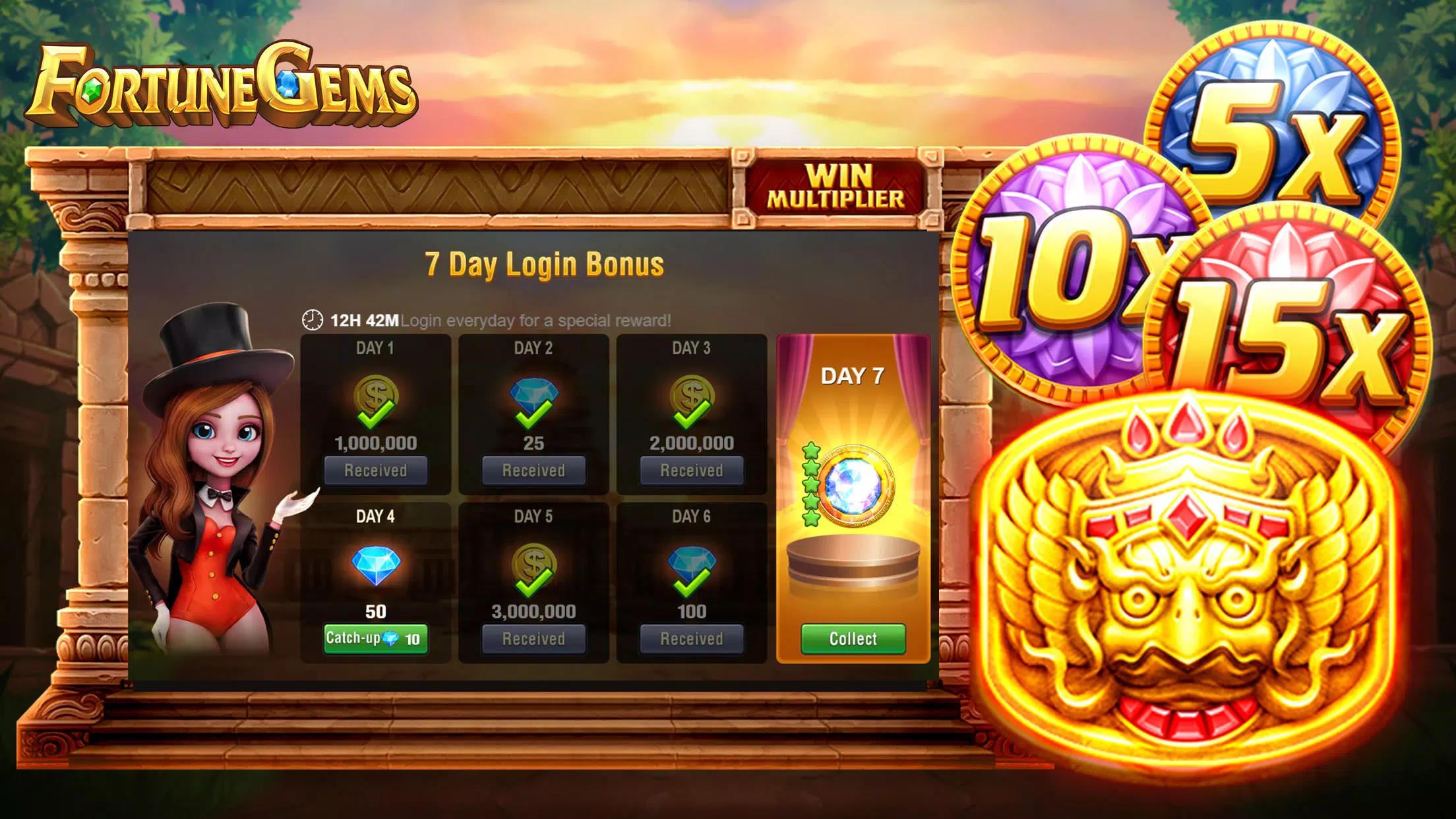The image size is (1456, 819).
Task: Click Day 3 Received button
Action: click(692, 470)
